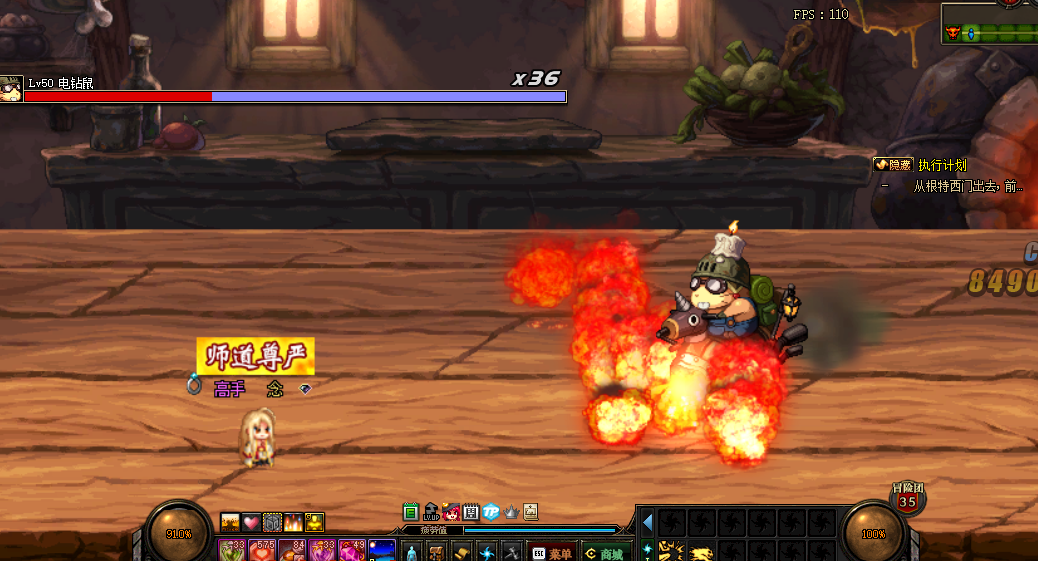The height and width of the screenshot is (561, 1038).
Task: Open the green calendar icon
Action: point(411,511)
